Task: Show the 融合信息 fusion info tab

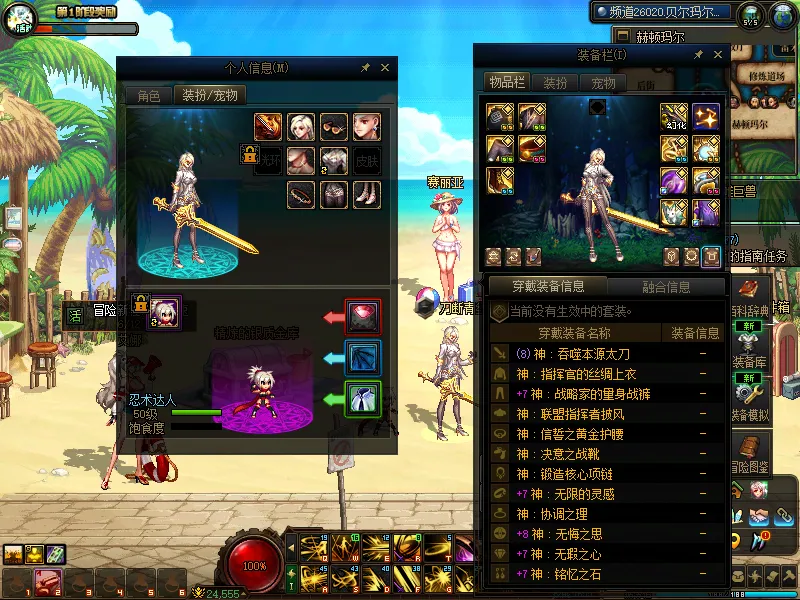Action: (x=664, y=287)
